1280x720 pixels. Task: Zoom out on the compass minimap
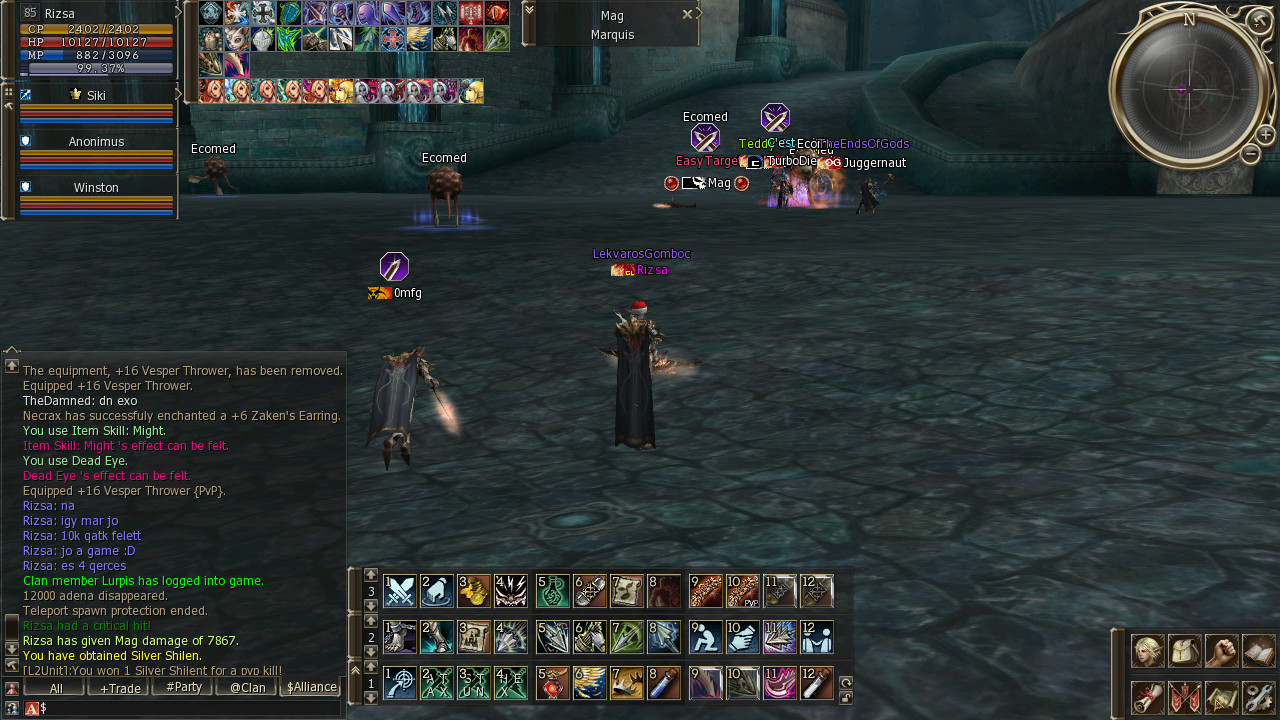click(1250, 154)
